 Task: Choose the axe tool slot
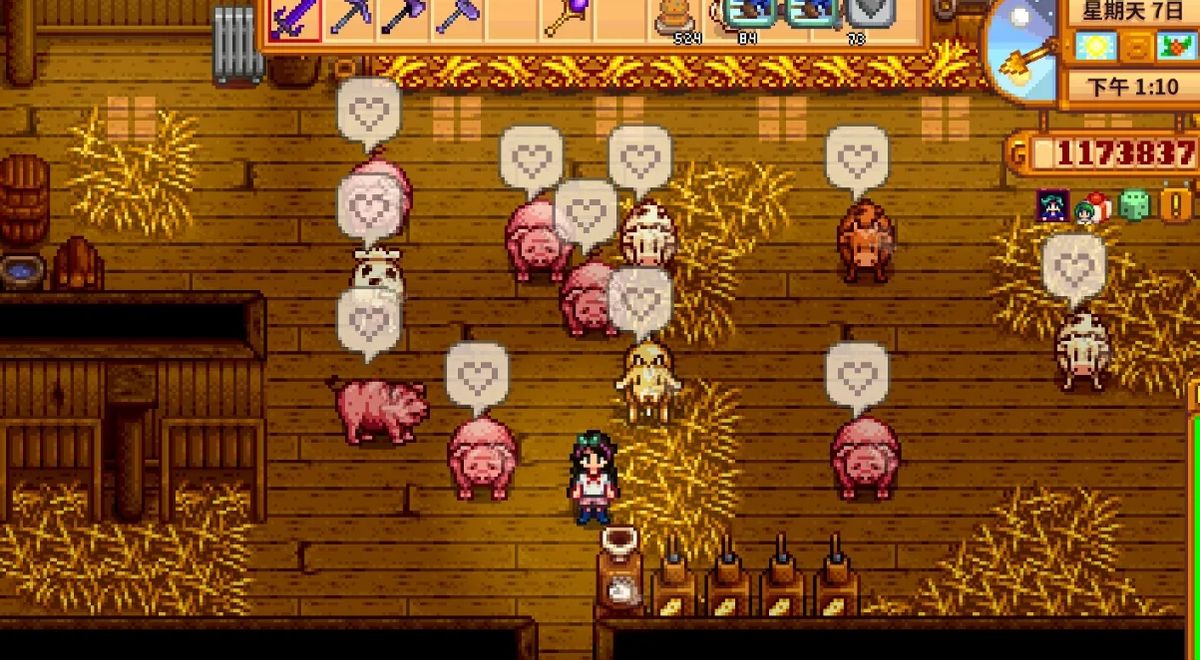tap(404, 17)
